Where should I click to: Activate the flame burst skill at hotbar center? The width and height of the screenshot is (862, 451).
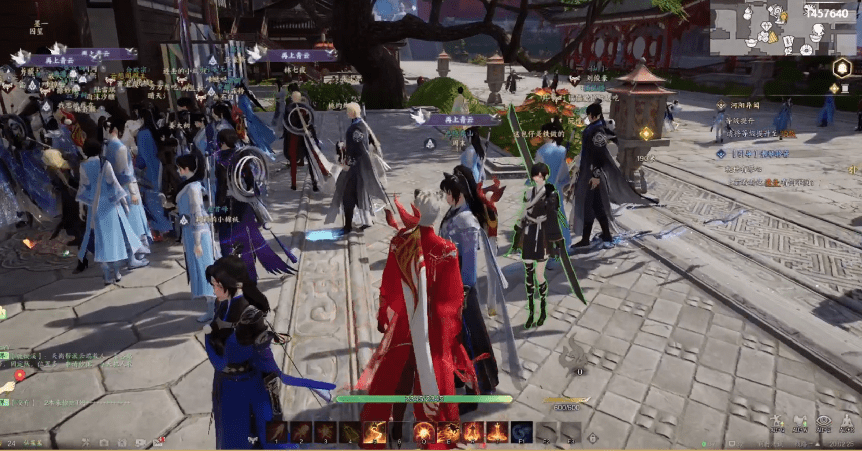(x=424, y=433)
